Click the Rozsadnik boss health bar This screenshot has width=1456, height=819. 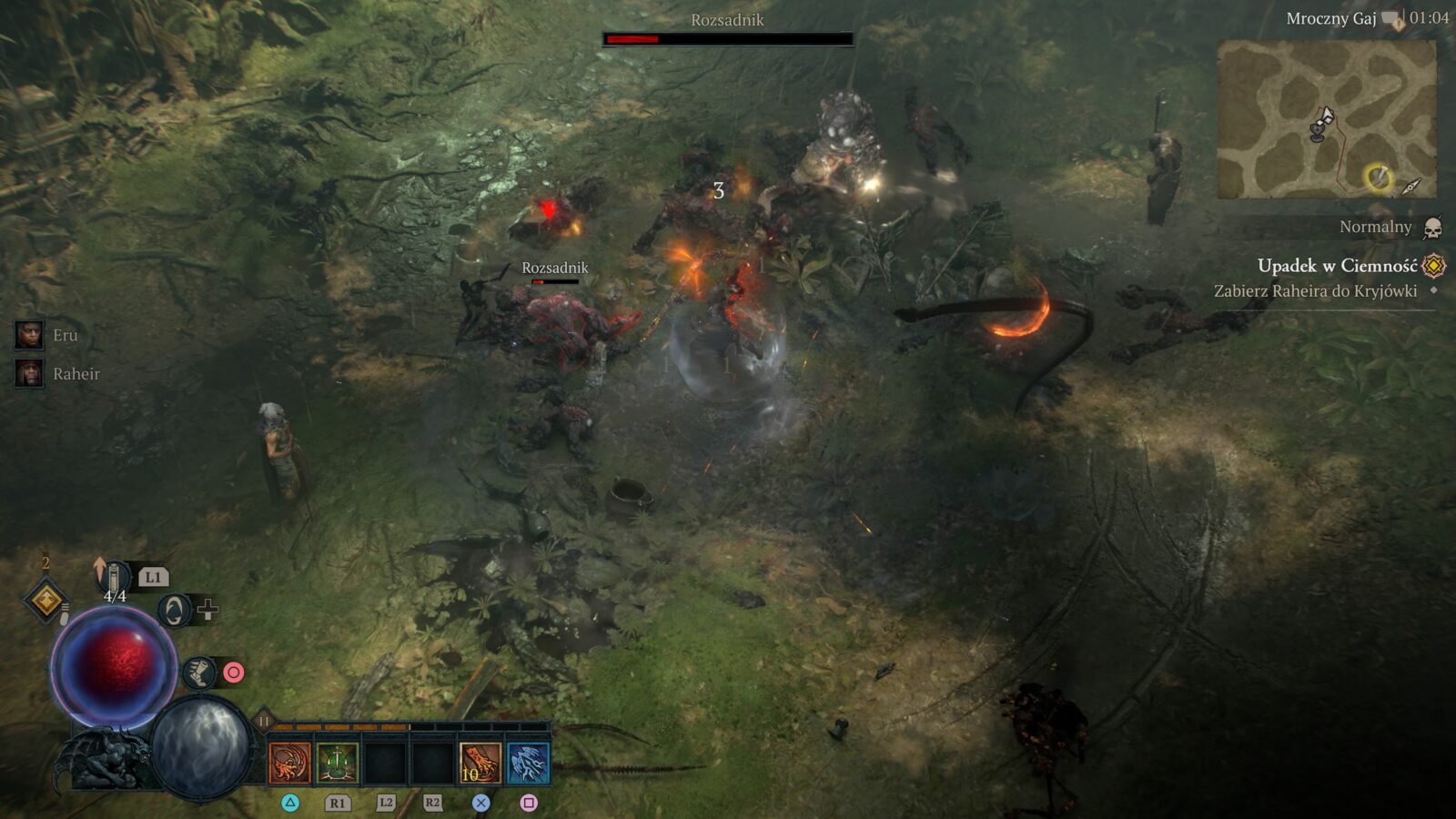point(726,38)
